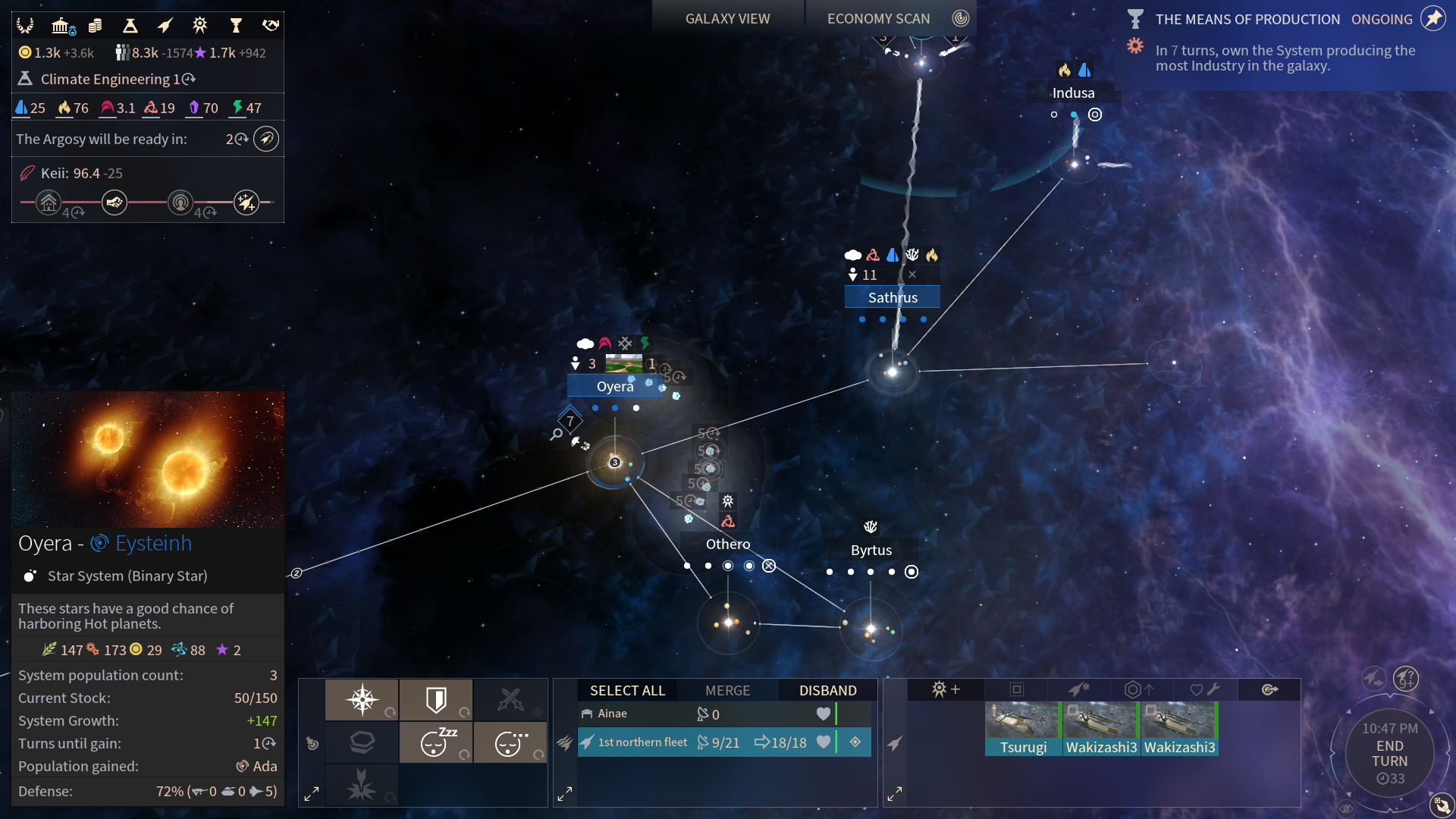The height and width of the screenshot is (819, 1456).
Task: Choose the Tsurugi ship card
Action: click(1023, 730)
